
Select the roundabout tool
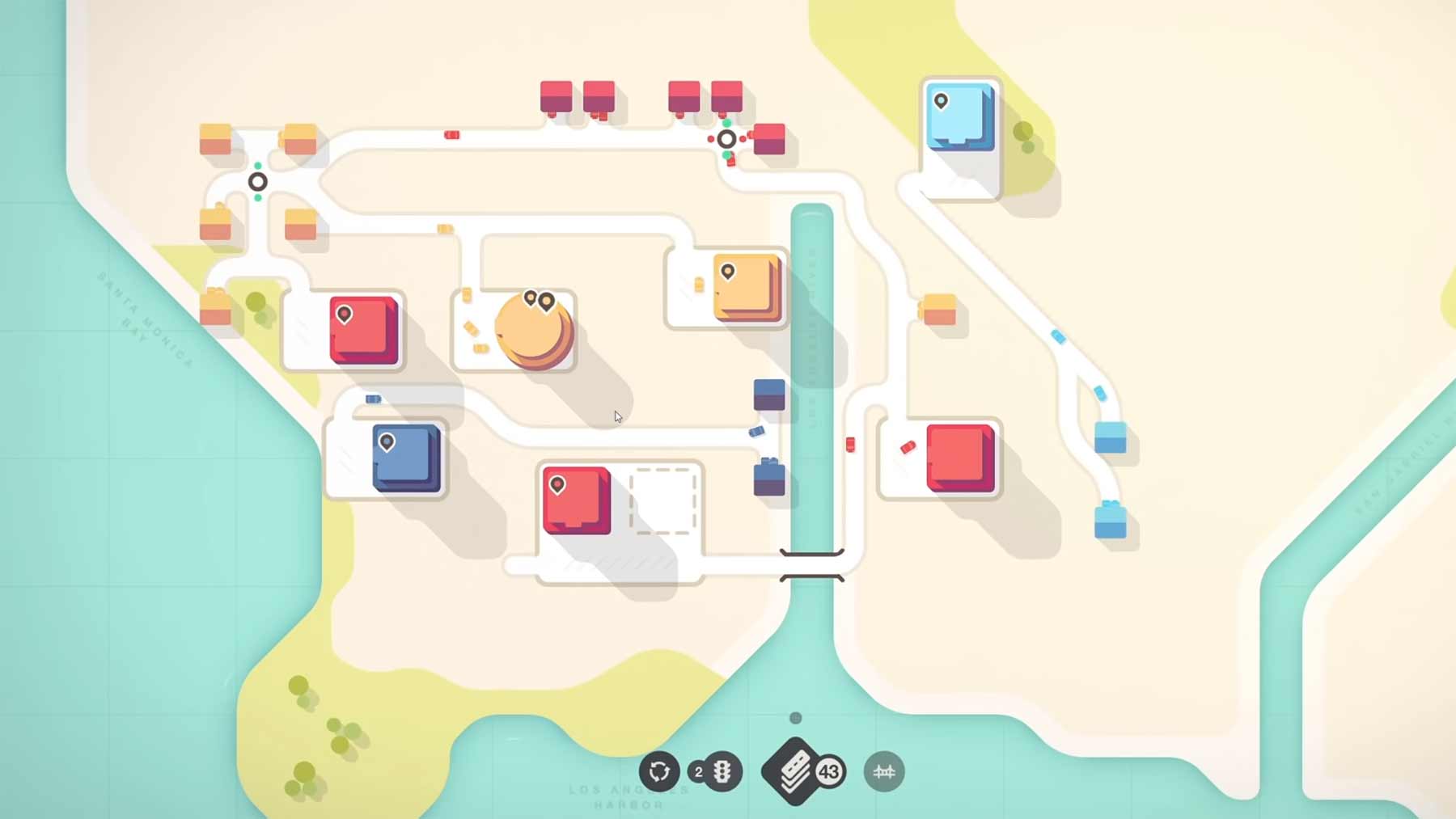(x=659, y=771)
